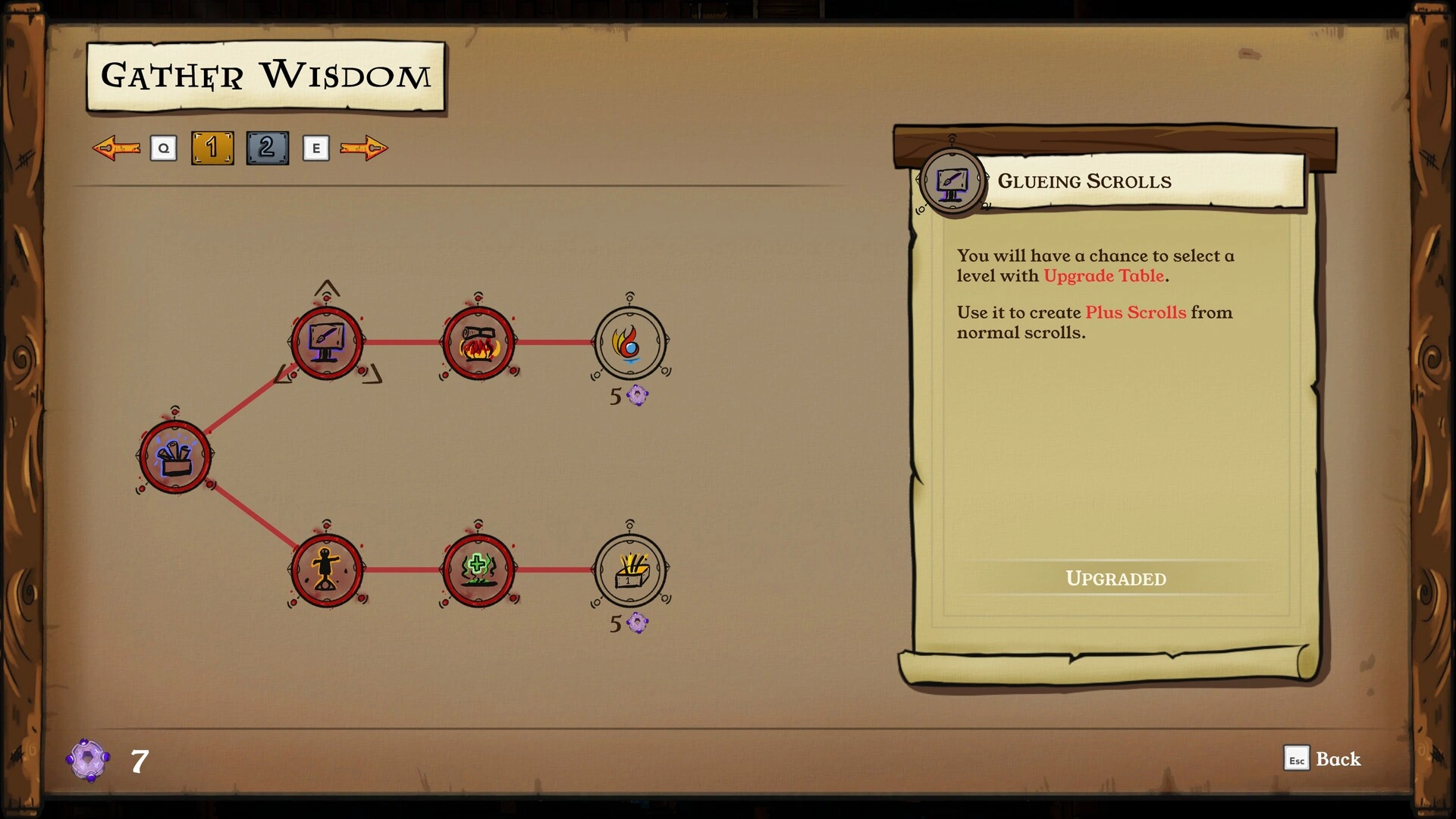The image size is (1456, 819).
Task: Switch to page 2 tab
Action: (x=267, y=148)
